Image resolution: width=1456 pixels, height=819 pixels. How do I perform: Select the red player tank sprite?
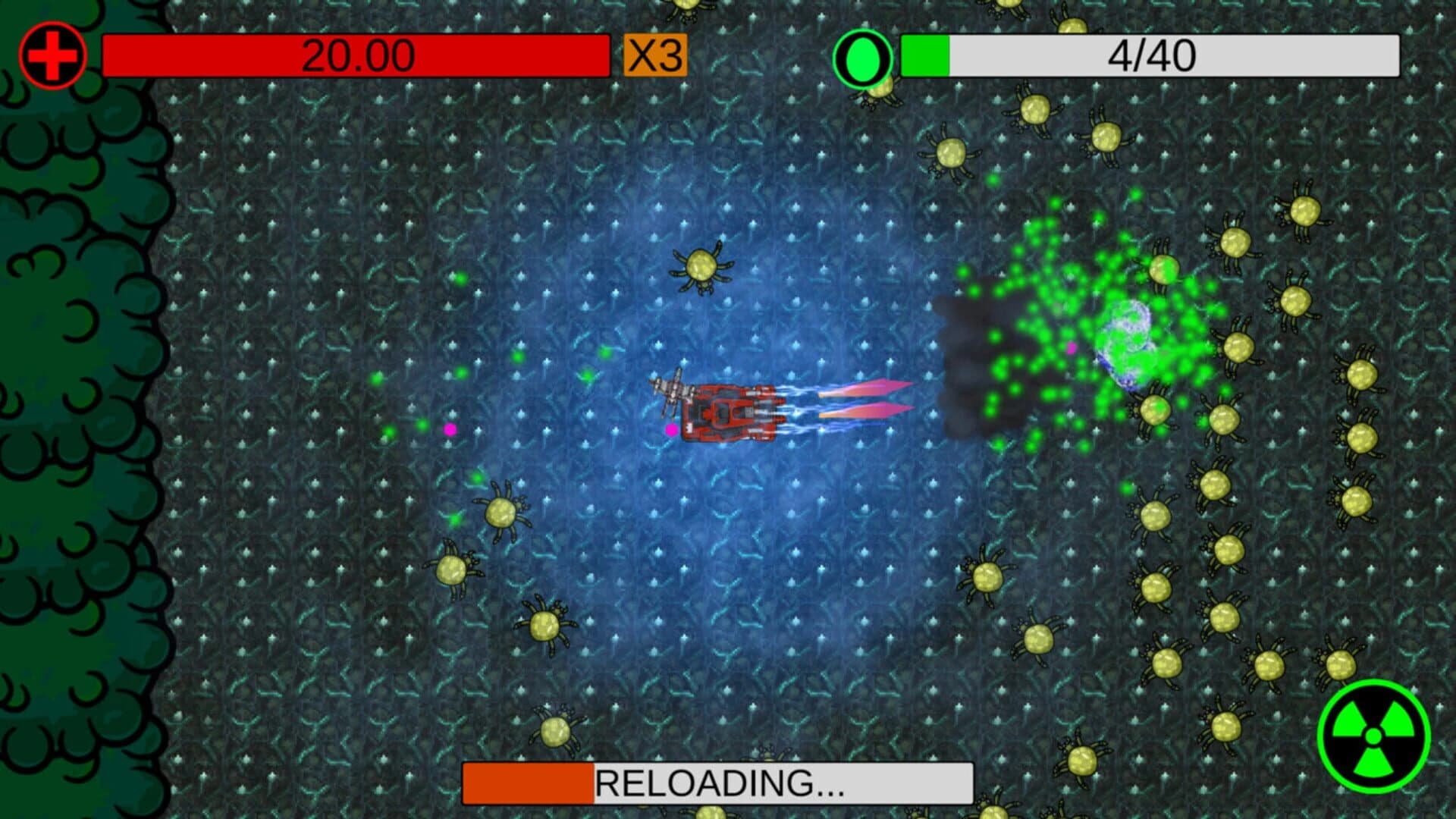[x=732, y=413]
